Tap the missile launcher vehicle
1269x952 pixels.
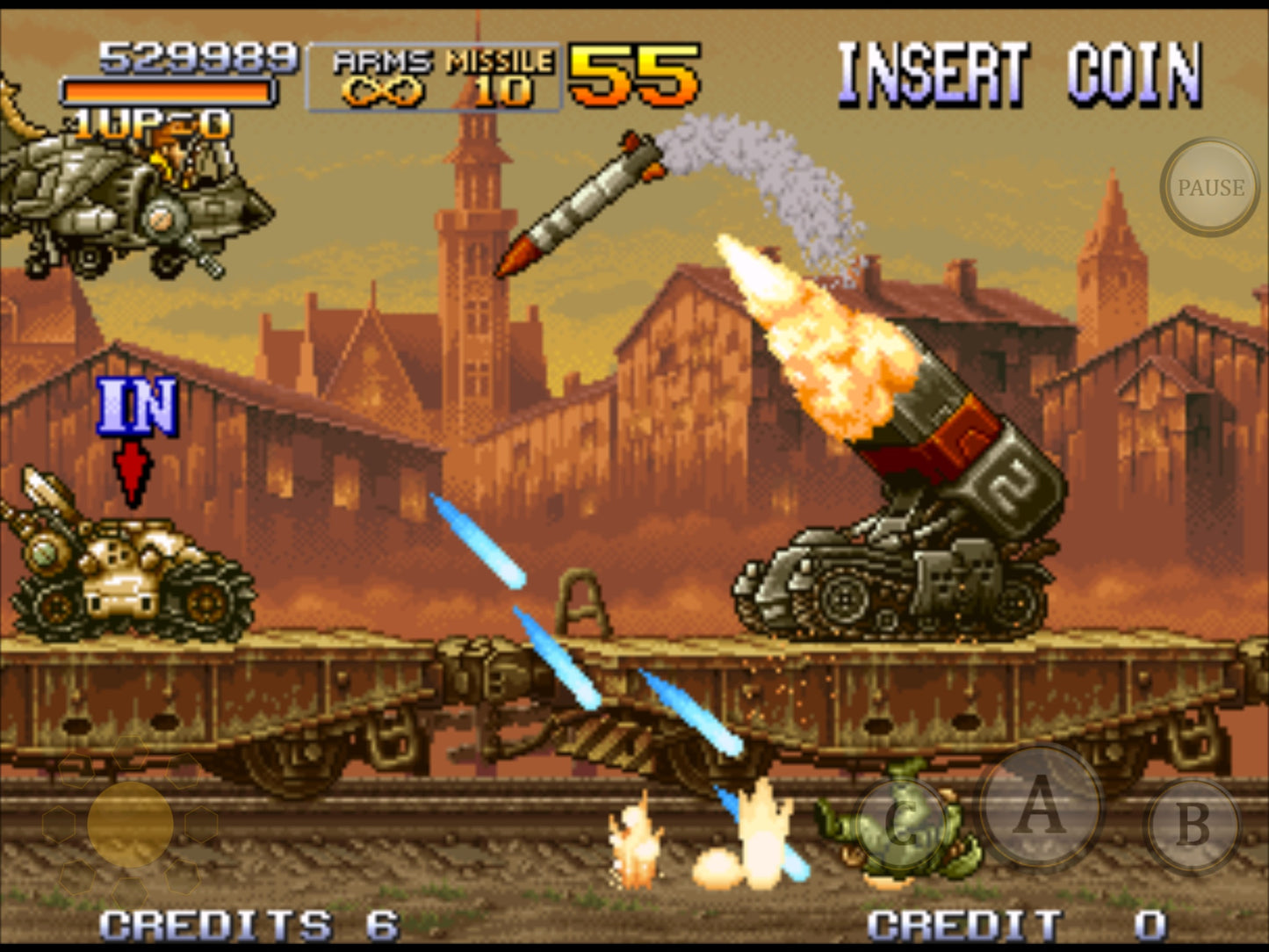887,580
